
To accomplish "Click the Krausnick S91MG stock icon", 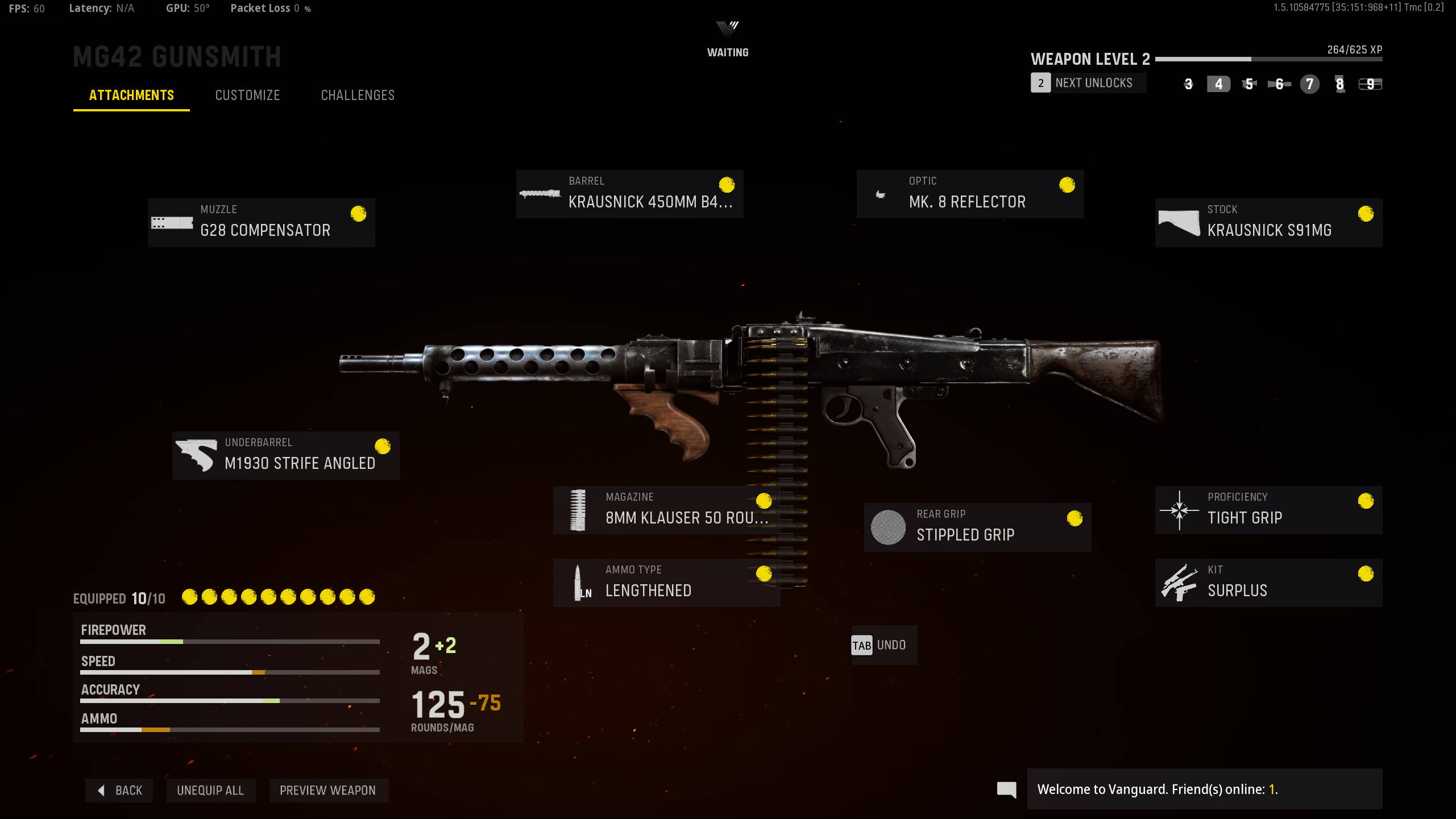I will coord(1178,222).
